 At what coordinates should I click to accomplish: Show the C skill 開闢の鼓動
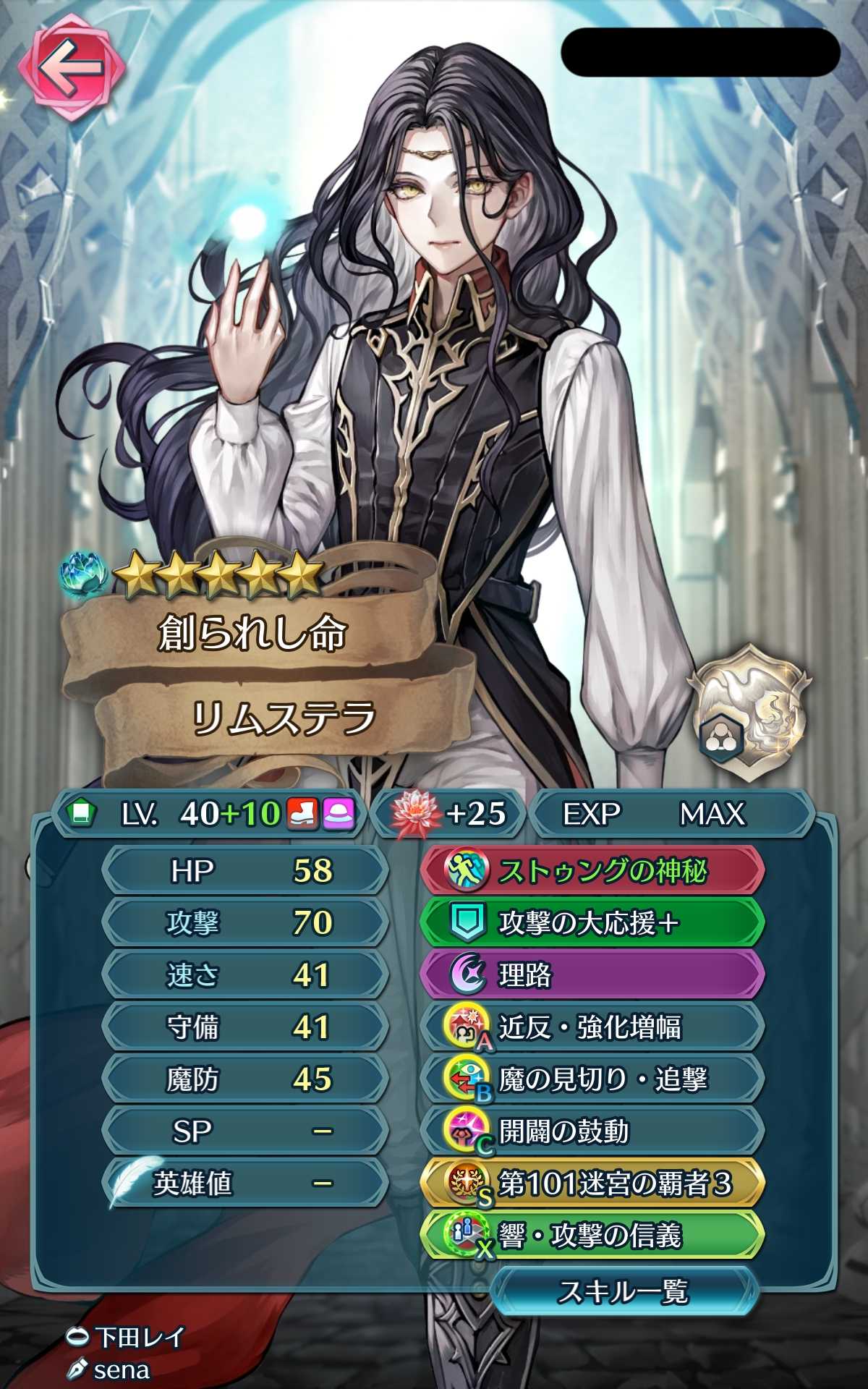[x=592, y=1131]
